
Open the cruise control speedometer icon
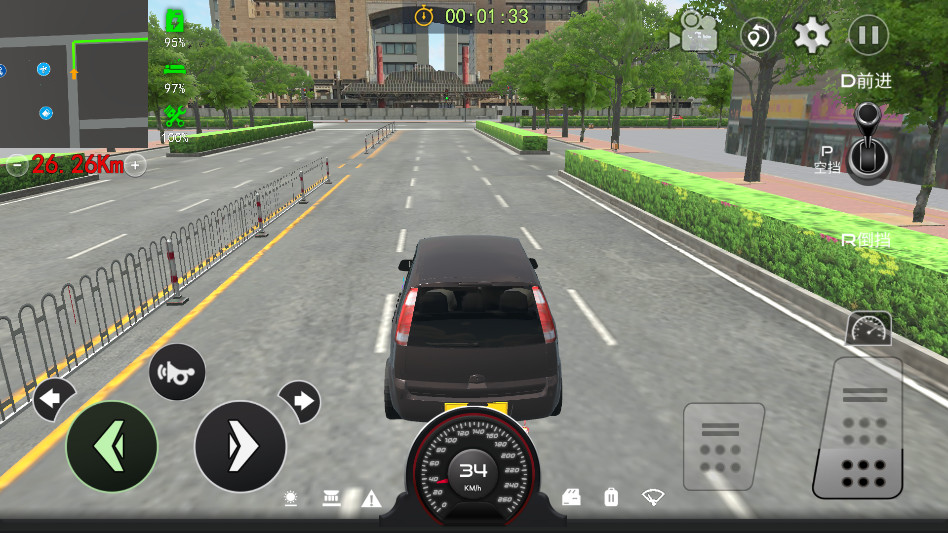(x=867, y=329)
